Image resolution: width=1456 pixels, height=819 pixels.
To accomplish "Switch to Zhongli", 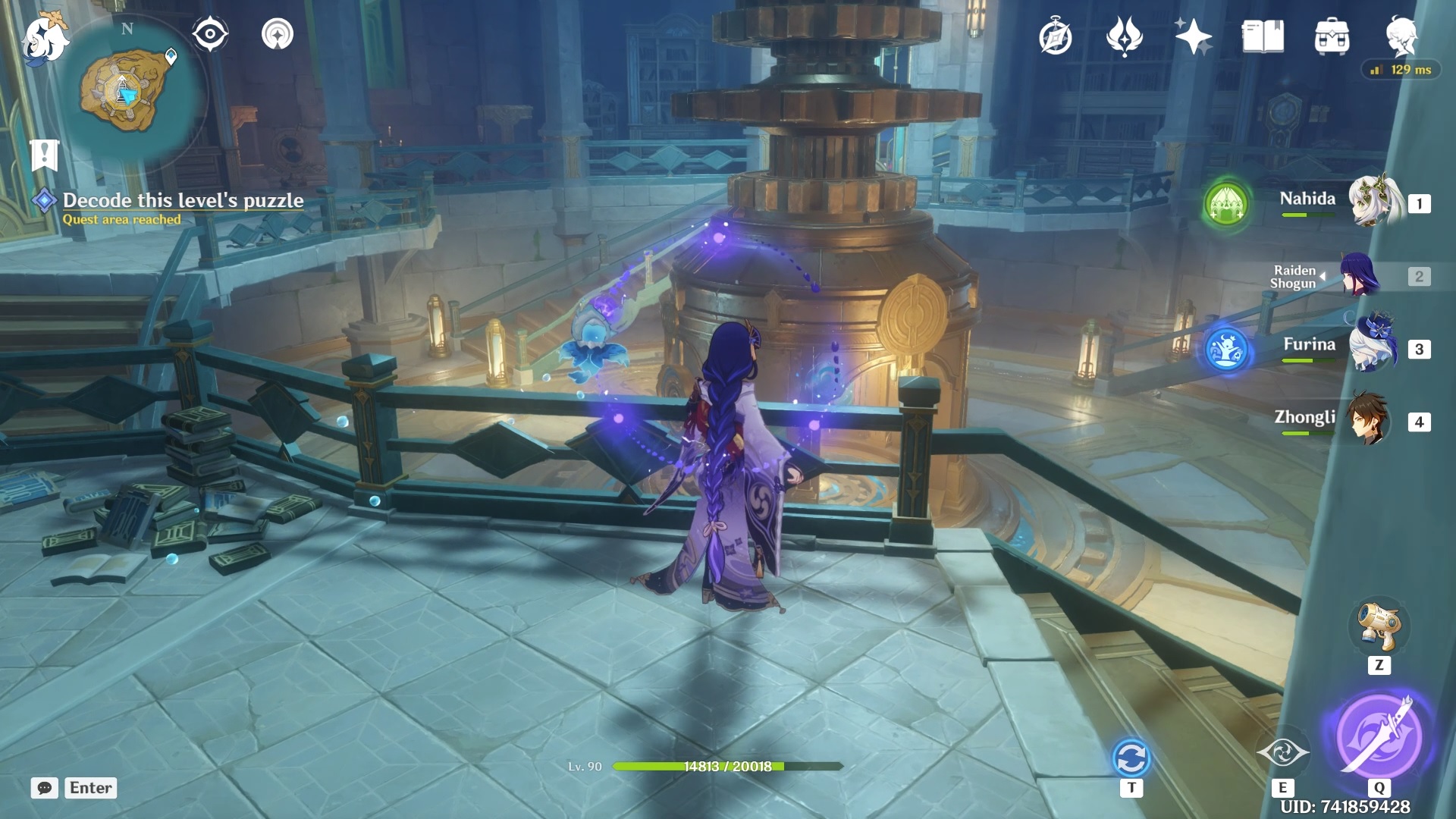I will (x=1369, y=419).
